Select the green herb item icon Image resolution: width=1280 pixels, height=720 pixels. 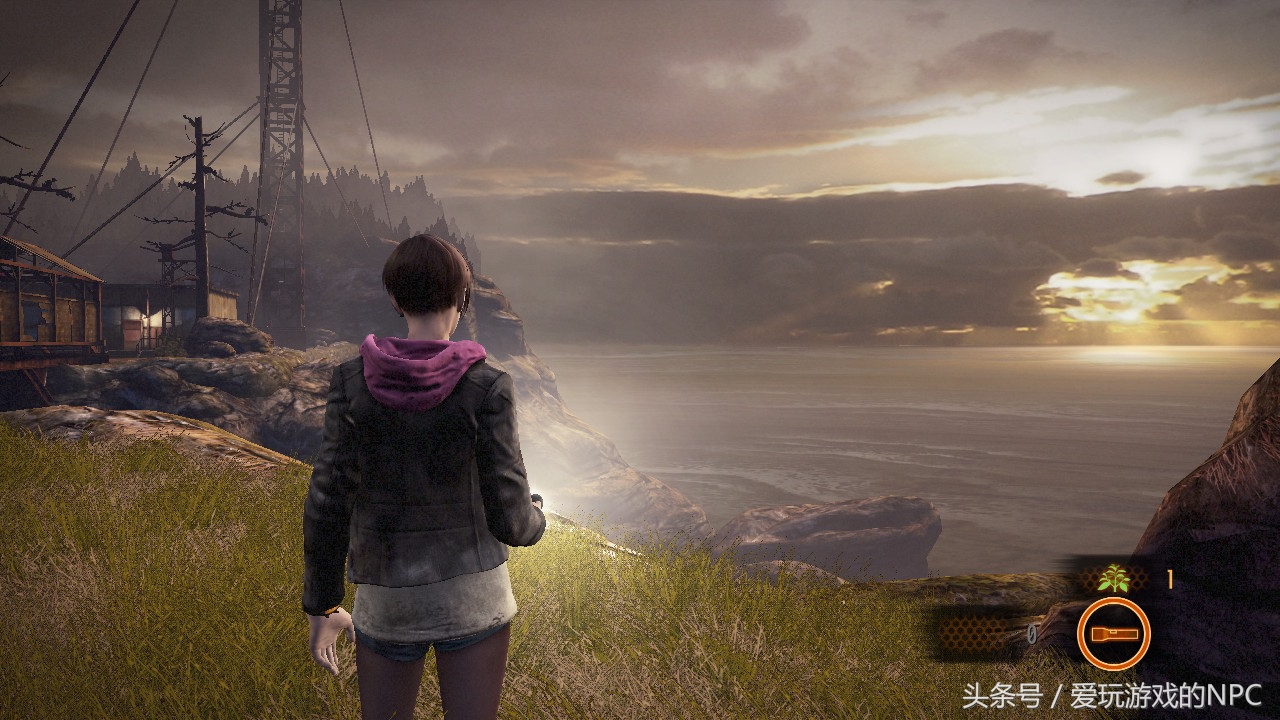pos(1112,578)
